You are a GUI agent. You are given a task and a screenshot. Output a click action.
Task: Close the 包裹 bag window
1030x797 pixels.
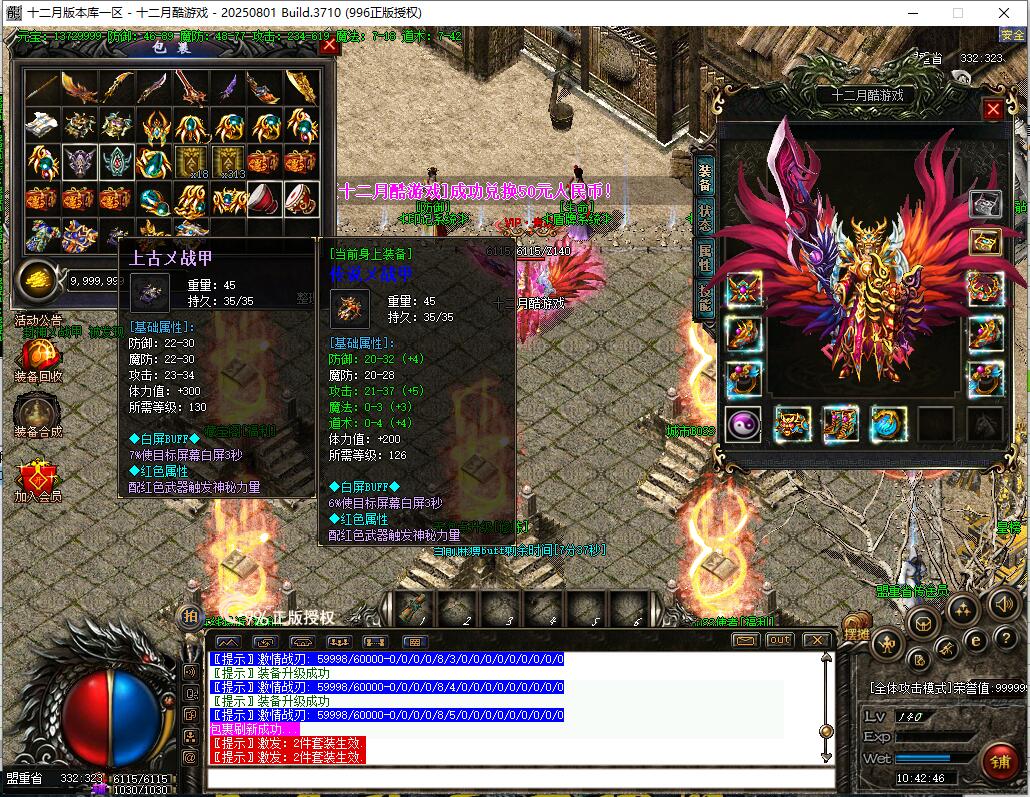[x=329, y=46]
